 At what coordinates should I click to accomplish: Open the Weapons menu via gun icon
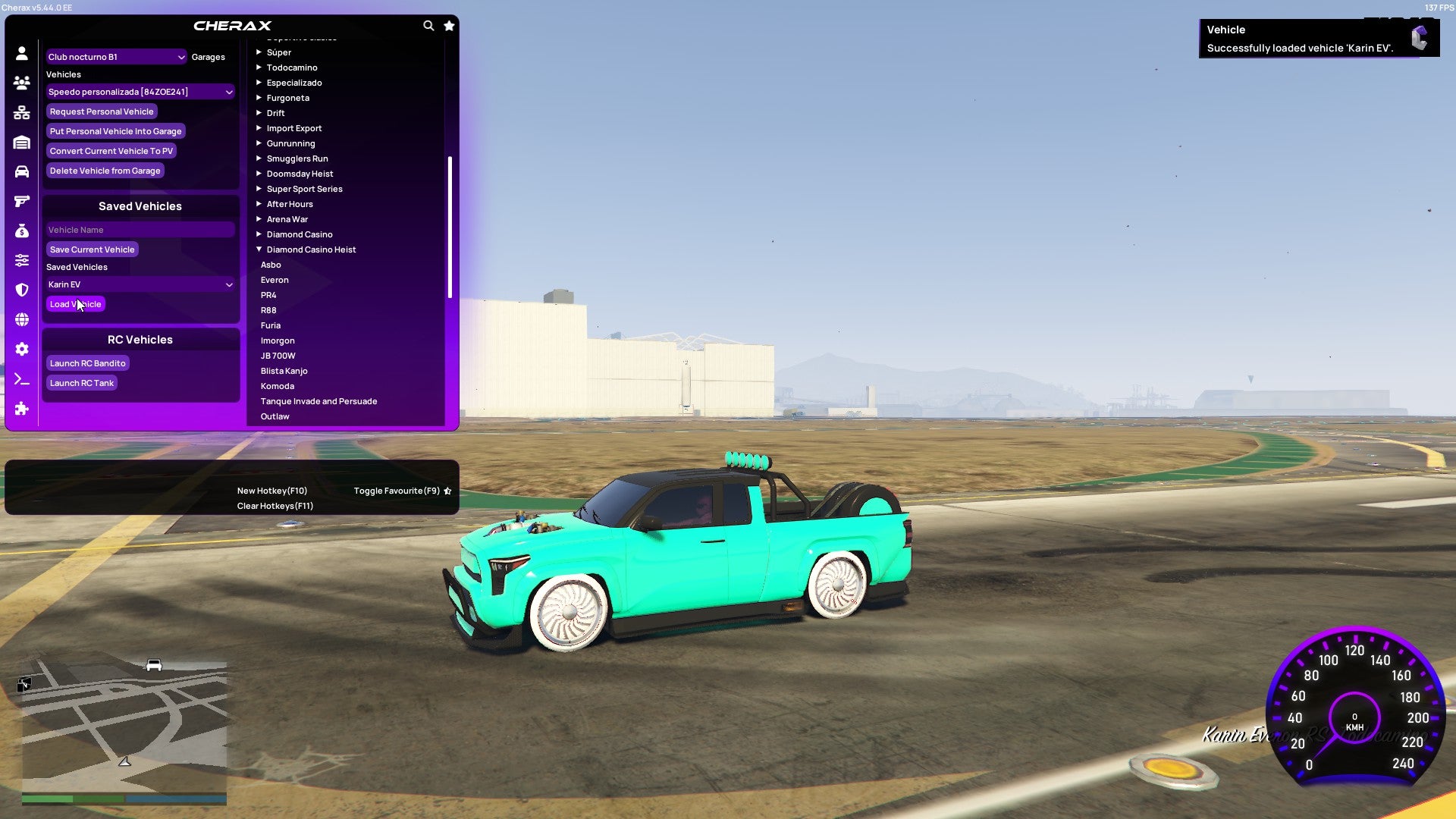21,200
